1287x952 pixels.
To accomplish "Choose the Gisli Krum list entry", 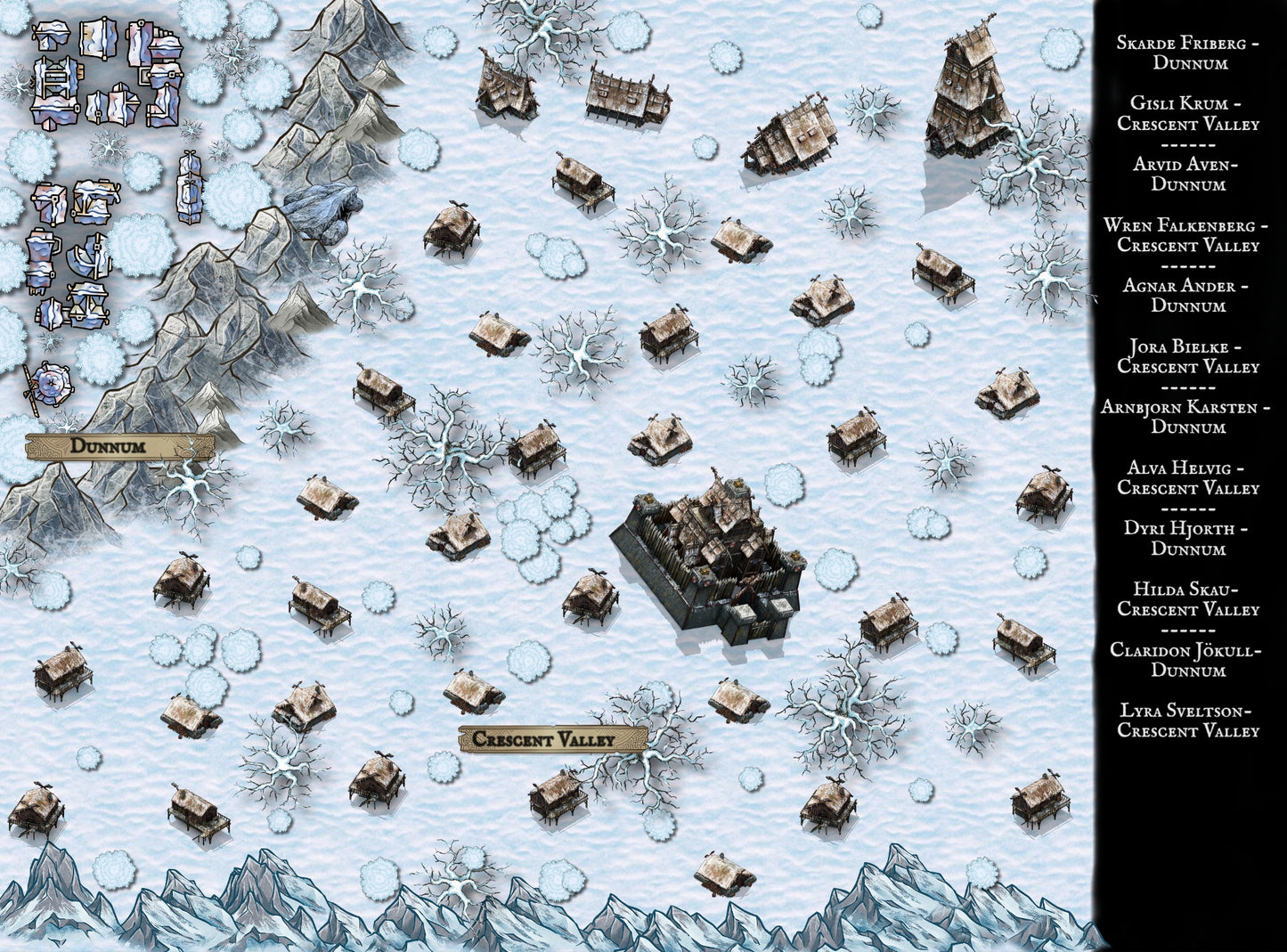I will (1188, 113).
